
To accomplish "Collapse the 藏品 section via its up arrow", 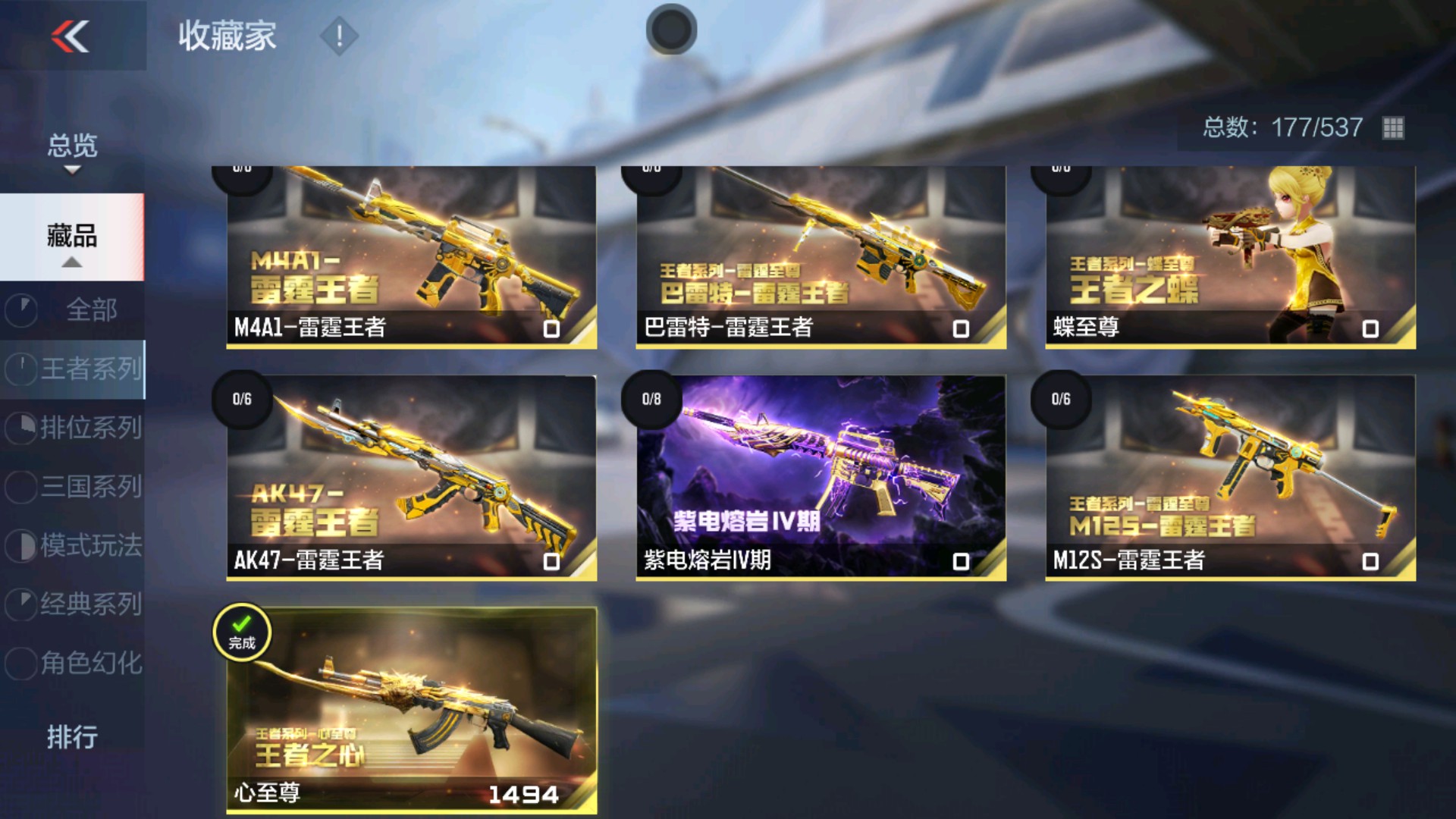I will 74,262.
